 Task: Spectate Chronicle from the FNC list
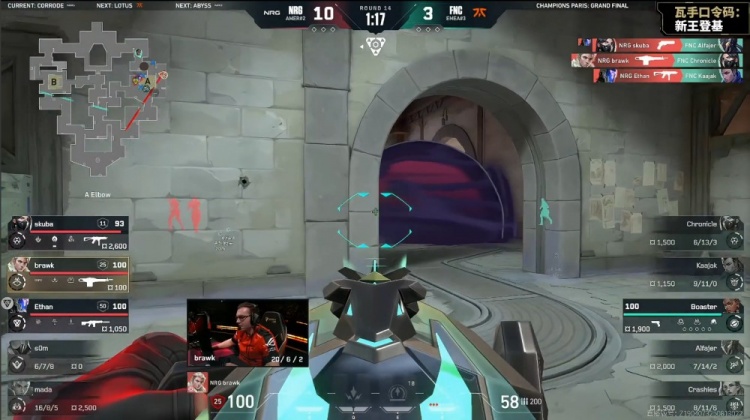coord(684,232)
